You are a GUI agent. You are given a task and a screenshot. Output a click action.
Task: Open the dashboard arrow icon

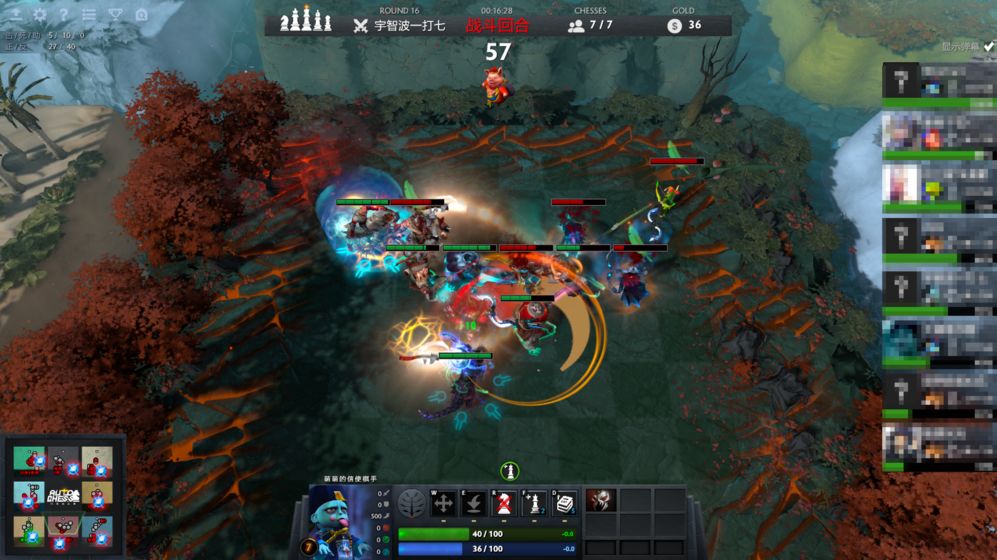[x=15, y=15]
